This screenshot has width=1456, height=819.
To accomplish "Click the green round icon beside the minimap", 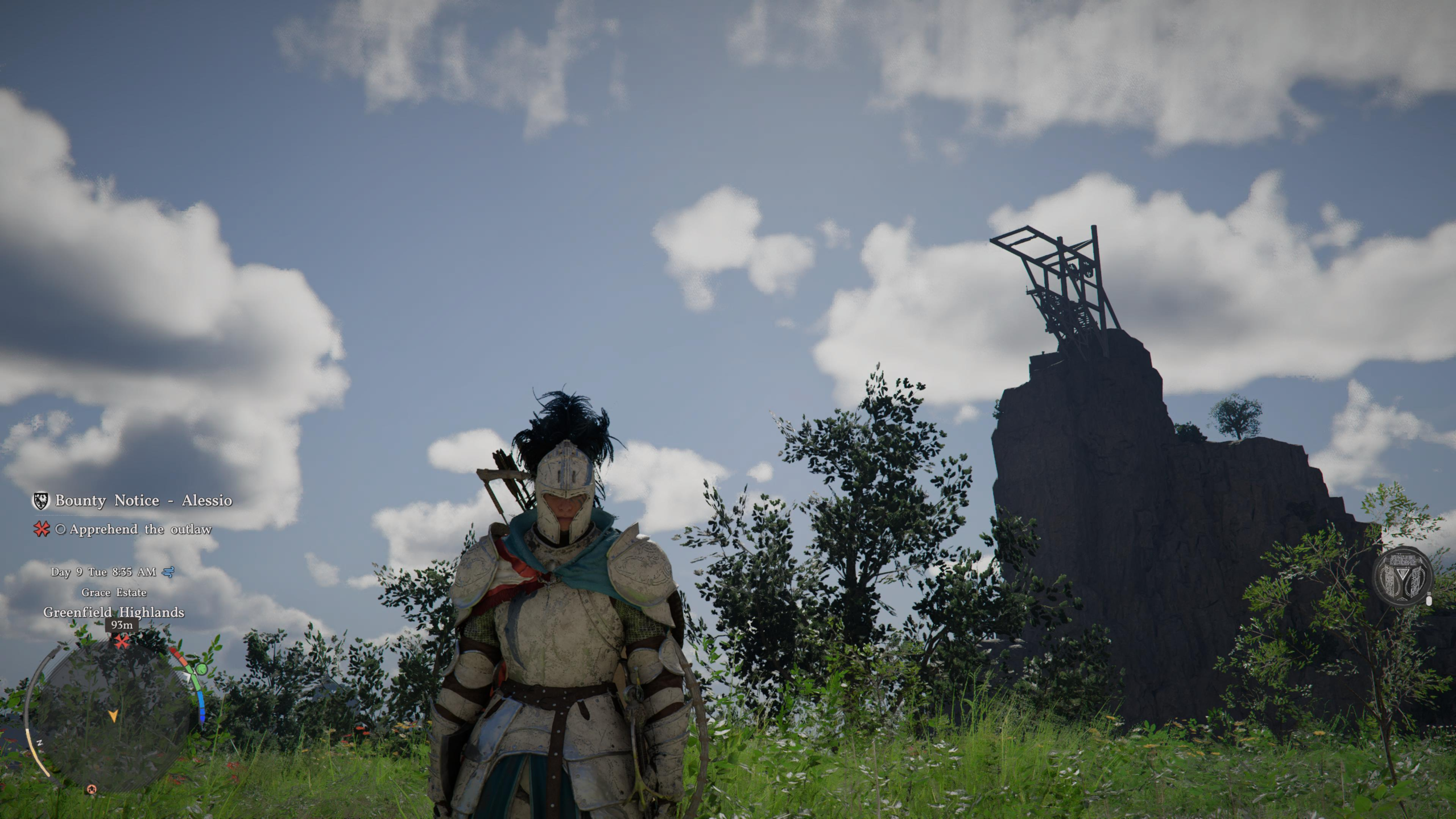I will (201, 669).
